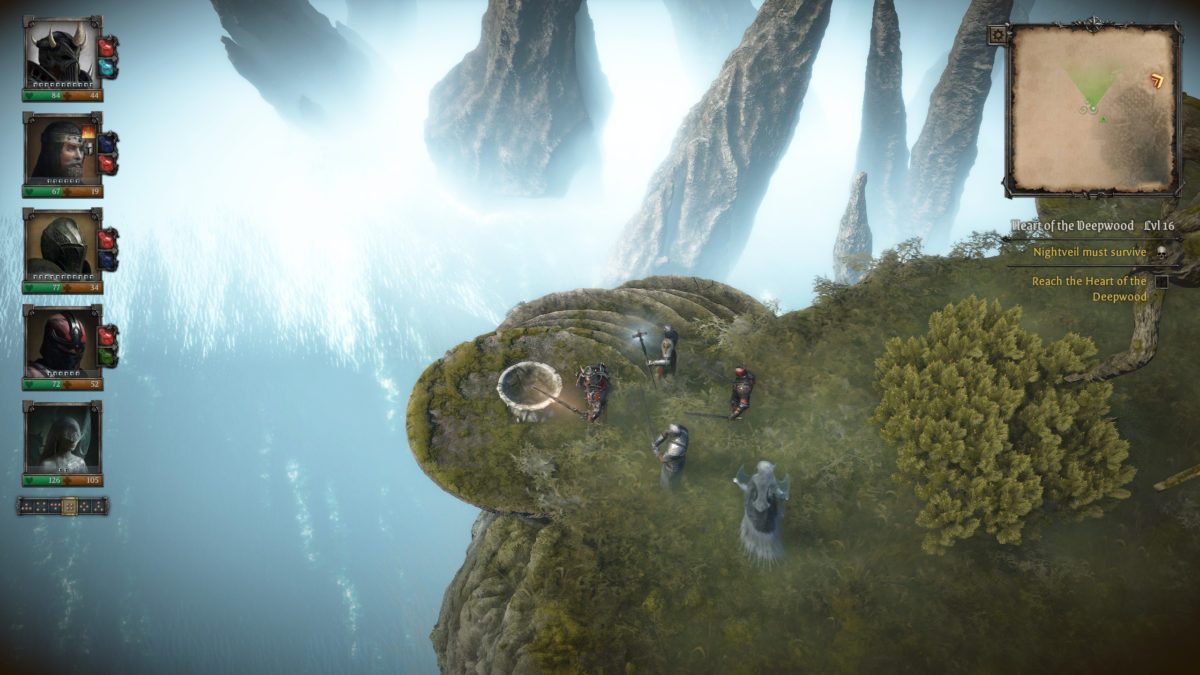
Task: Select the horned helmet hero portrait
Action: tap(62, 52)
